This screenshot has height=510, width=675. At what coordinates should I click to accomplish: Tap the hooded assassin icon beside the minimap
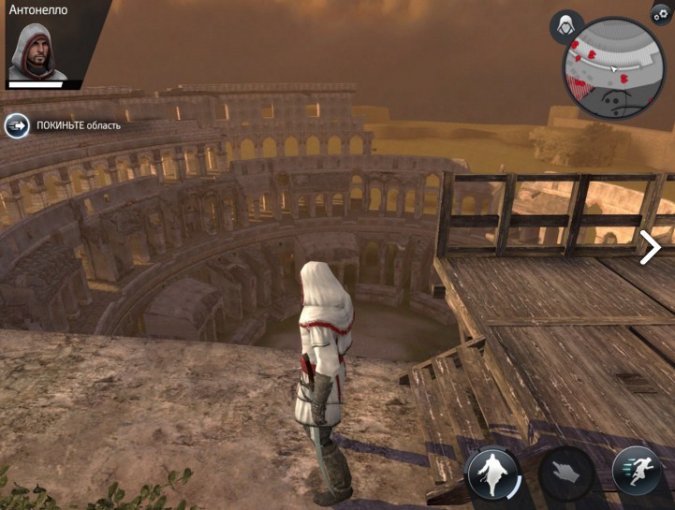[567, 27]
